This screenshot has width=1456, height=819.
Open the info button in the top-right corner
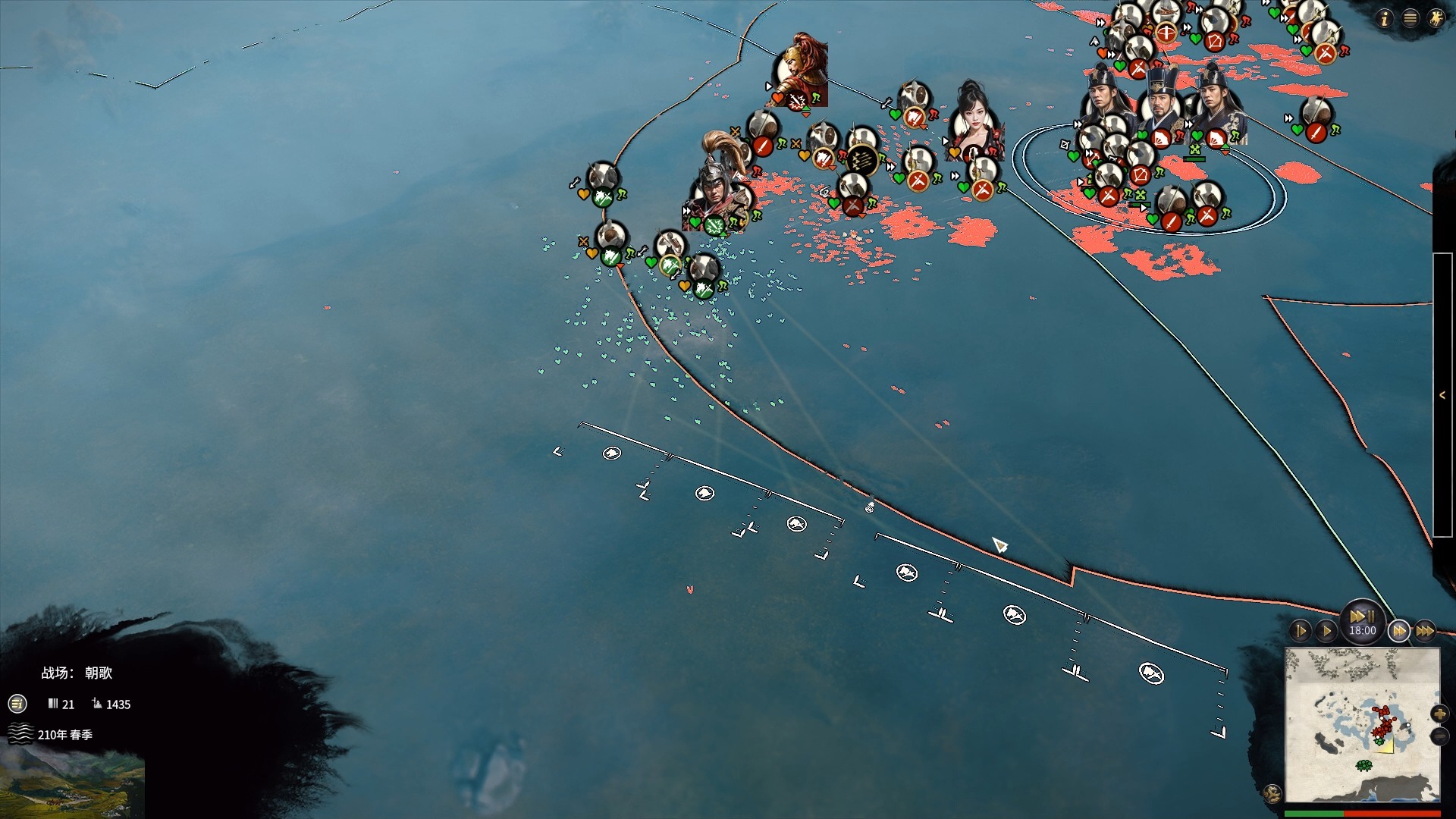pyautogui.click(x=1385, y=19)
